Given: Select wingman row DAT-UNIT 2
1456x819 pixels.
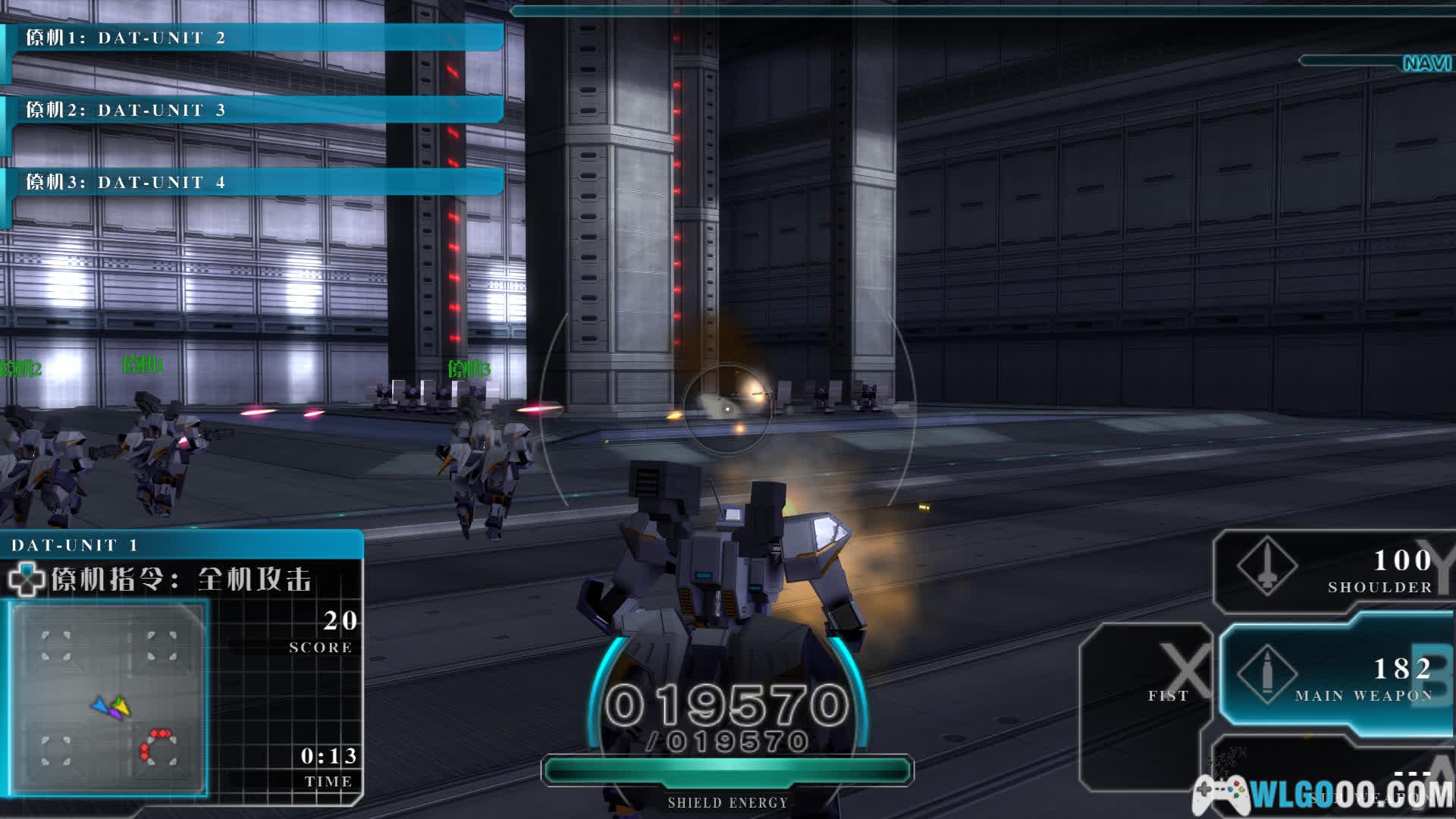Looking at the screenshot, I should pyautogui.click(x=254, y=38).
